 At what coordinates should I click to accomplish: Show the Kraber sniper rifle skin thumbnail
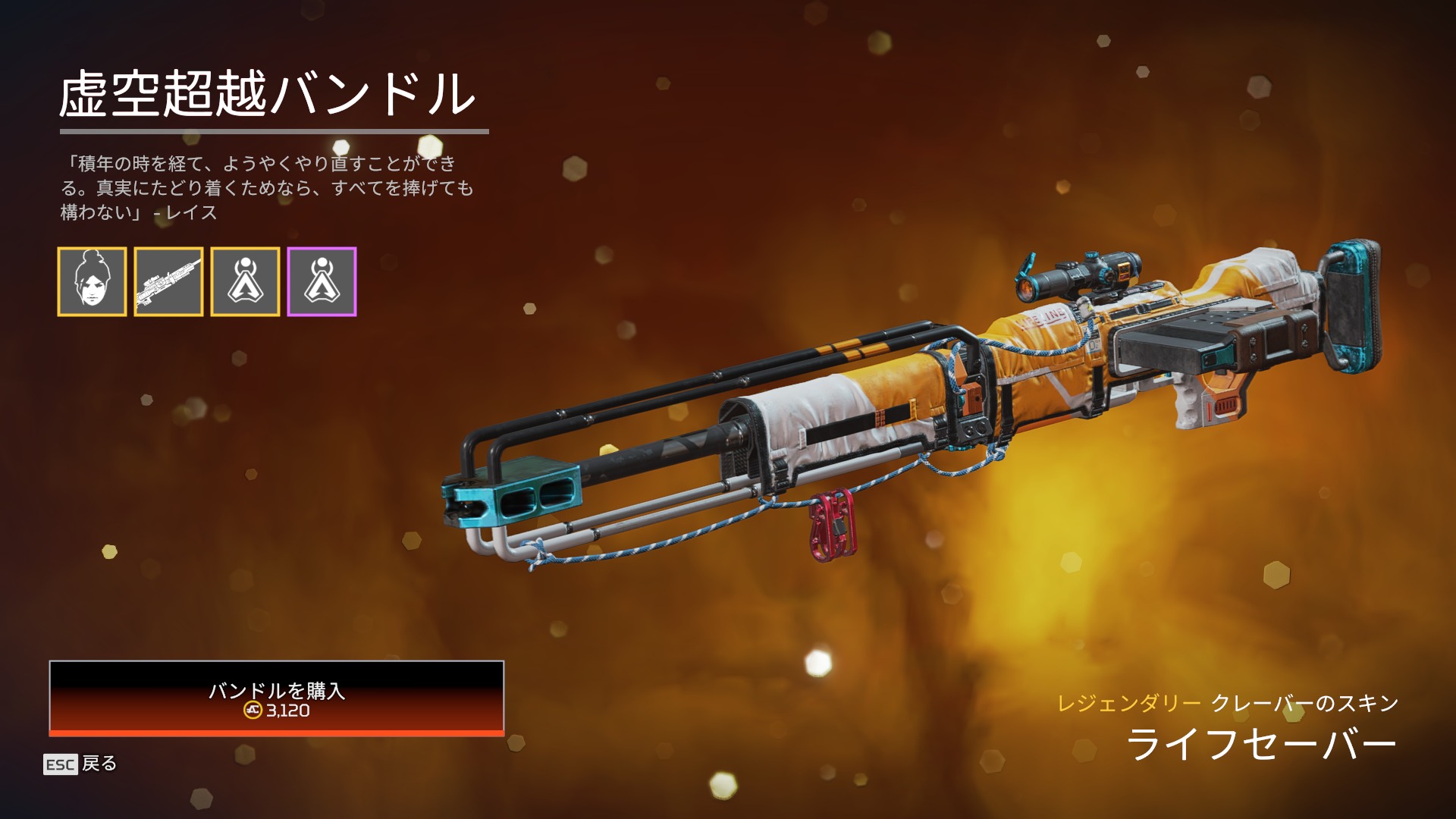pos(168,281)
